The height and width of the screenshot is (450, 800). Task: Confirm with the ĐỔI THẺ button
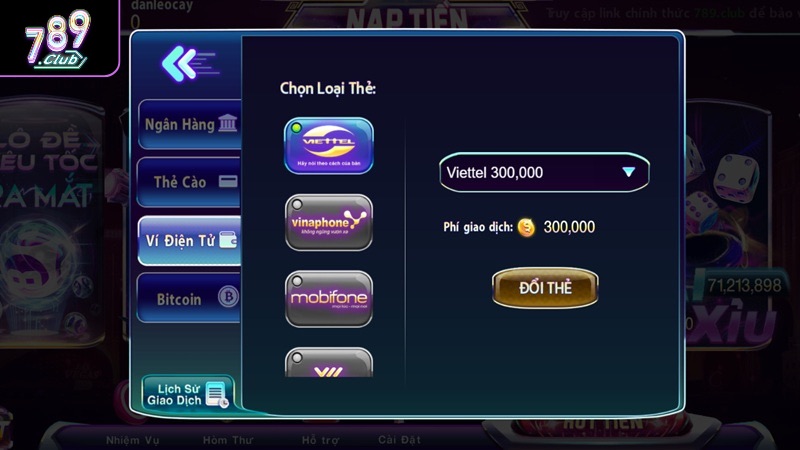(545, 287)
